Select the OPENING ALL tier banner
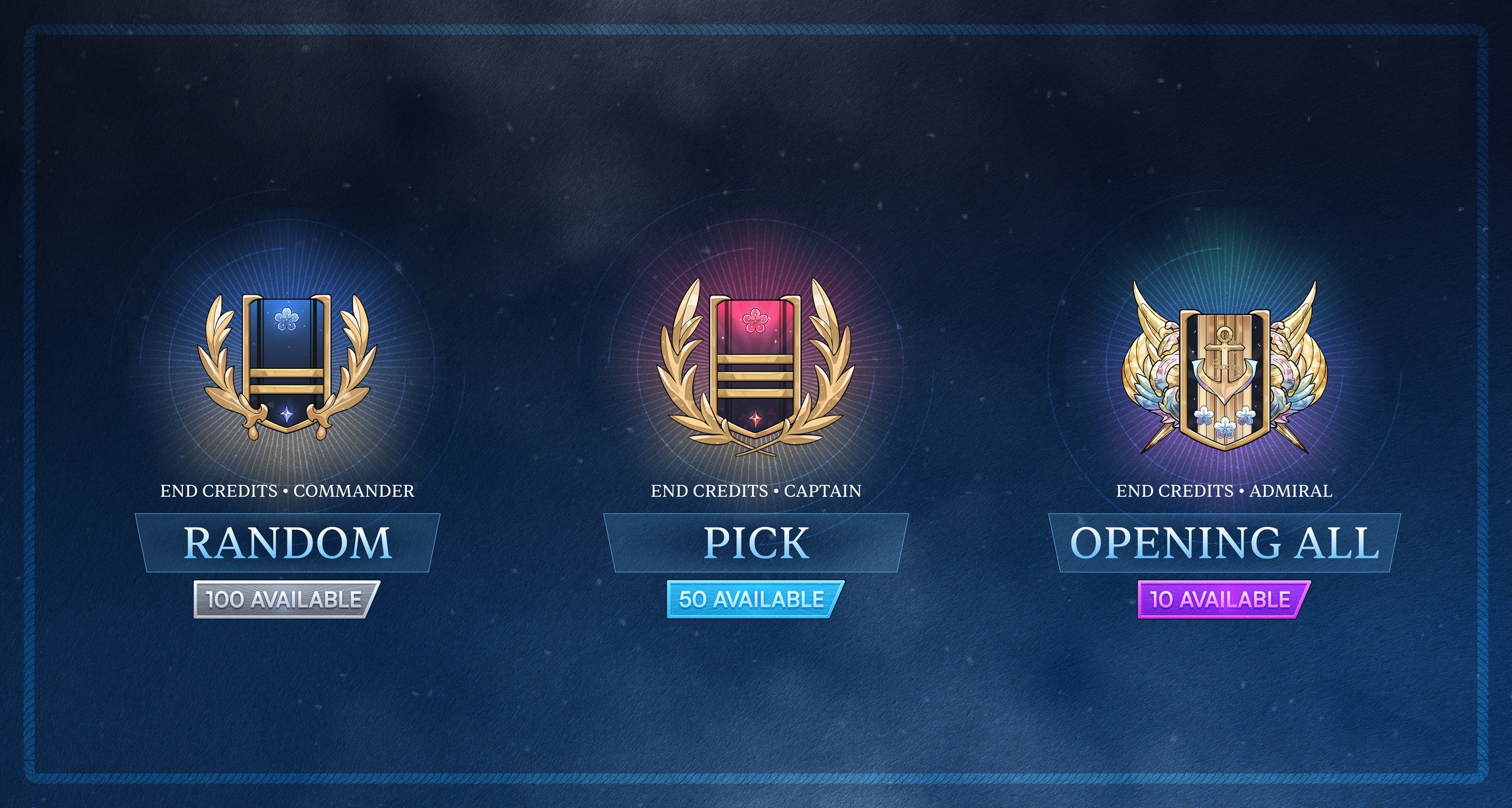The height and width of the screenshot is (808, 1512). point(1224,543)
